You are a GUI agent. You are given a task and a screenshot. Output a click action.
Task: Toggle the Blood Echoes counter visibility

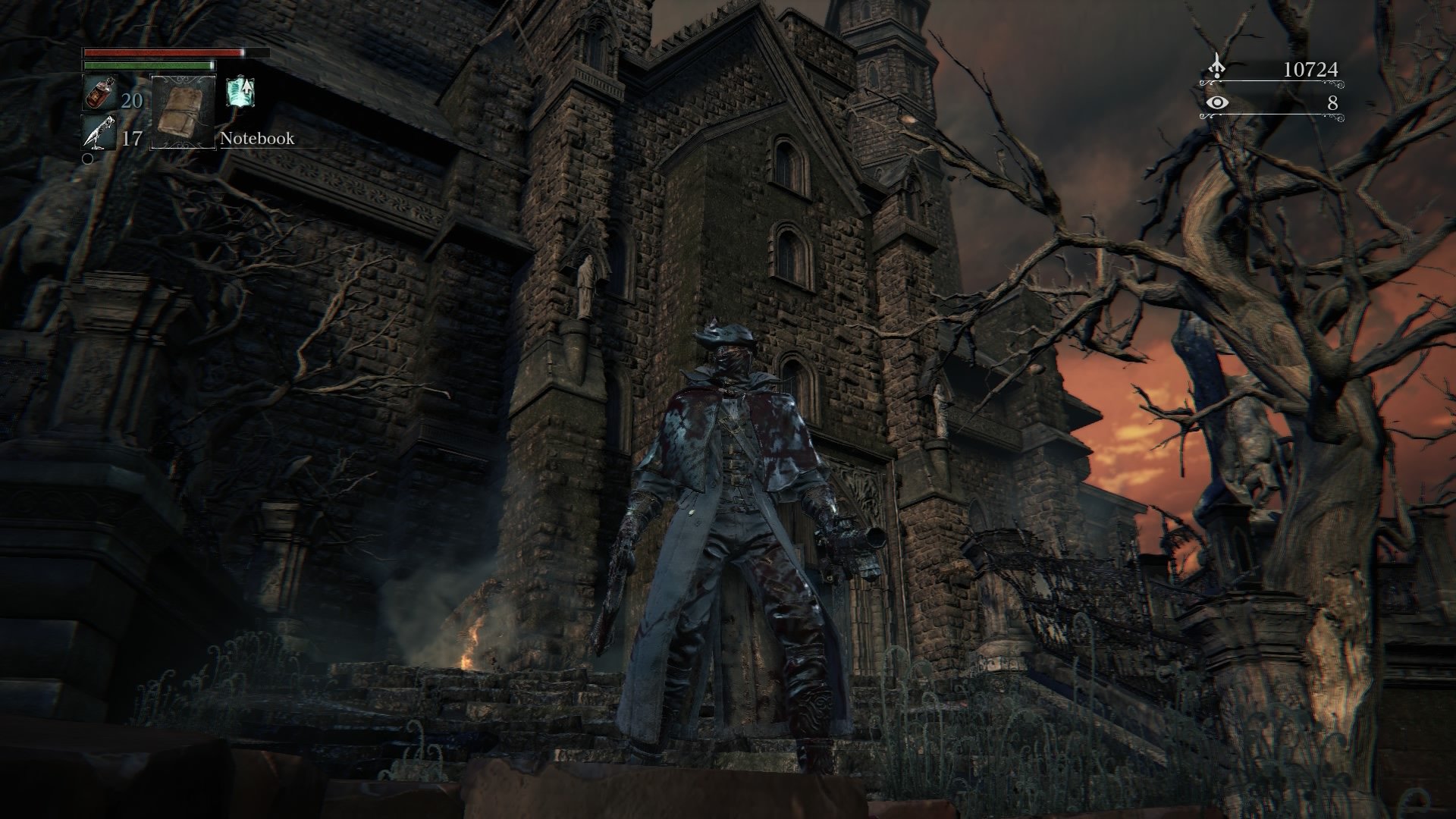[1313, 68]
